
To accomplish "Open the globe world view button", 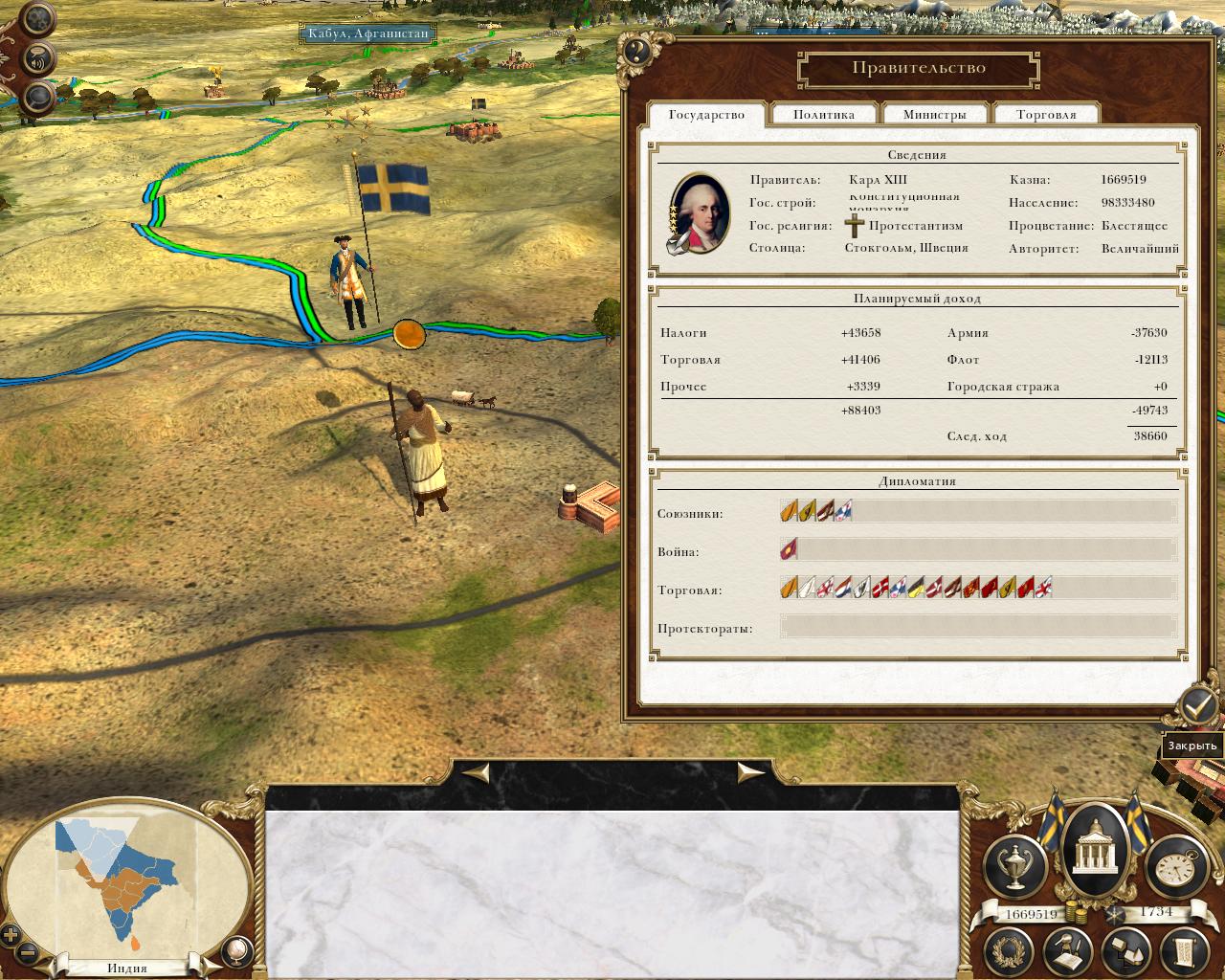I will pos(235,950).
